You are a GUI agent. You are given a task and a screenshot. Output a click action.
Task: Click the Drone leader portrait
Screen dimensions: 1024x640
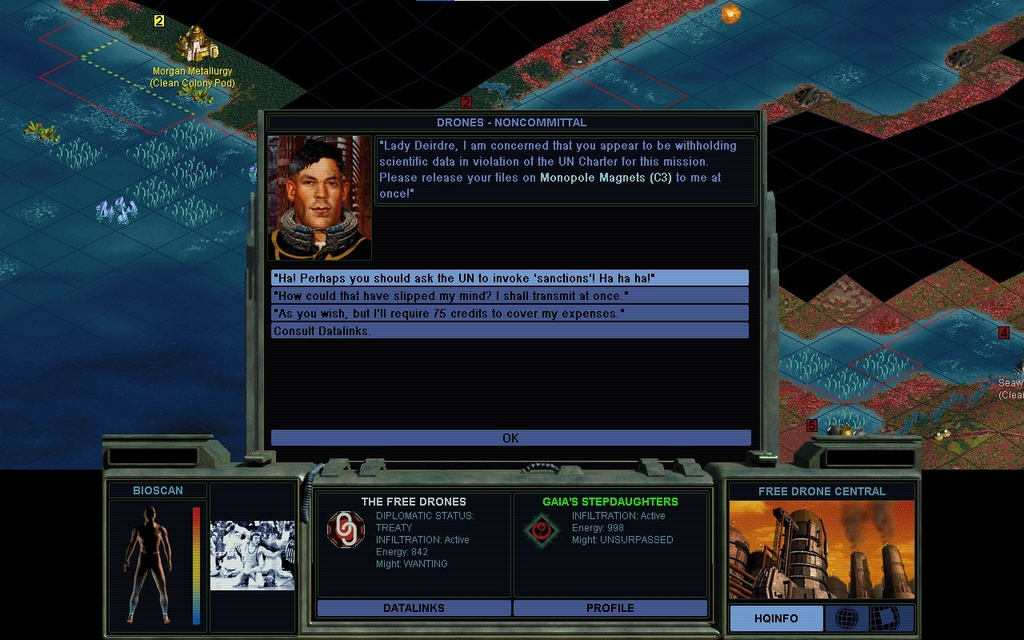(319, 198)
